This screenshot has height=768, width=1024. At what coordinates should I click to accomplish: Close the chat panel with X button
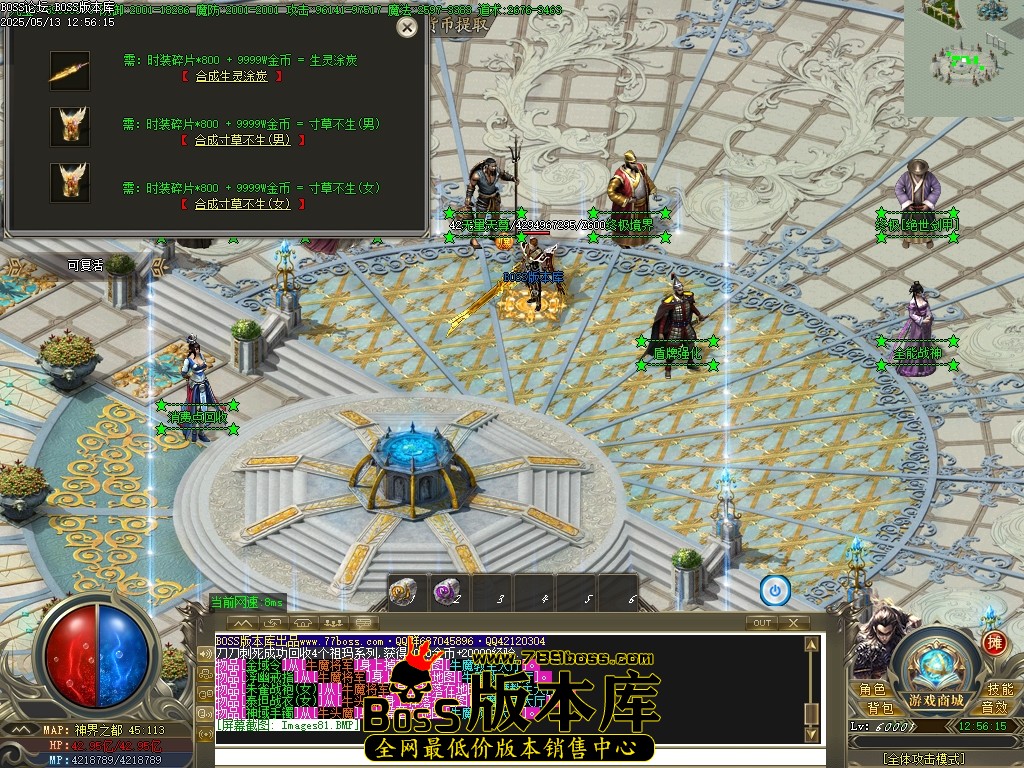(x=793, y=623)
